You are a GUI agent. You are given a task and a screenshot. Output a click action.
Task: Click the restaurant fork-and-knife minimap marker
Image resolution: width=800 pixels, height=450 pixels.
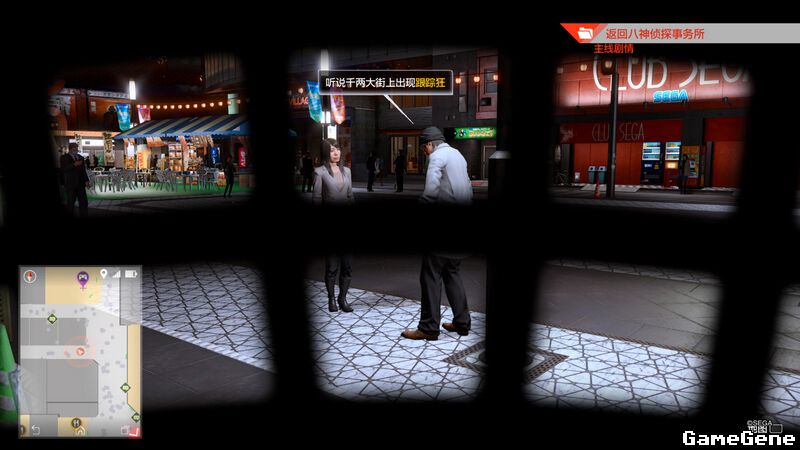pyautogui.click(x=77, y=423)
